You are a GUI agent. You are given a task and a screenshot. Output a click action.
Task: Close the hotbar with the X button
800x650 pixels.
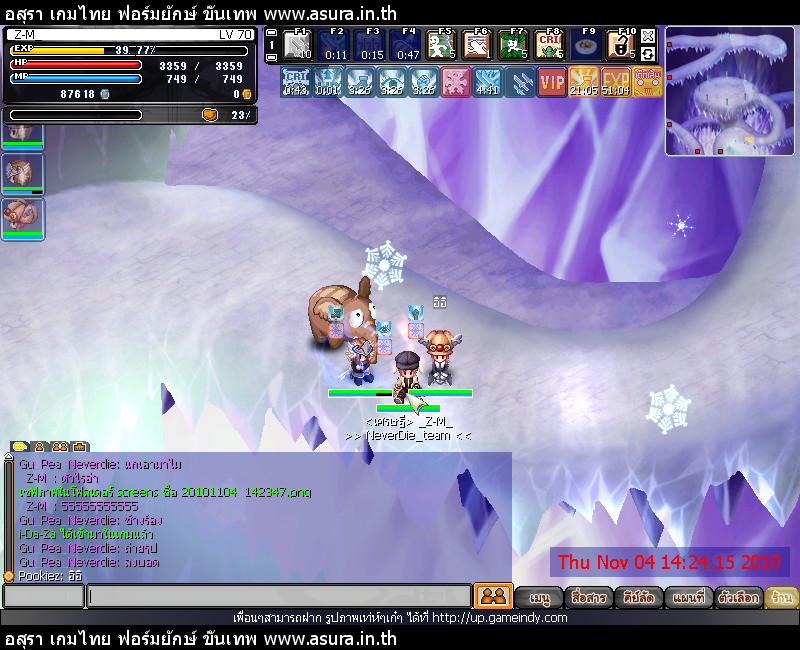click(648, 35)
